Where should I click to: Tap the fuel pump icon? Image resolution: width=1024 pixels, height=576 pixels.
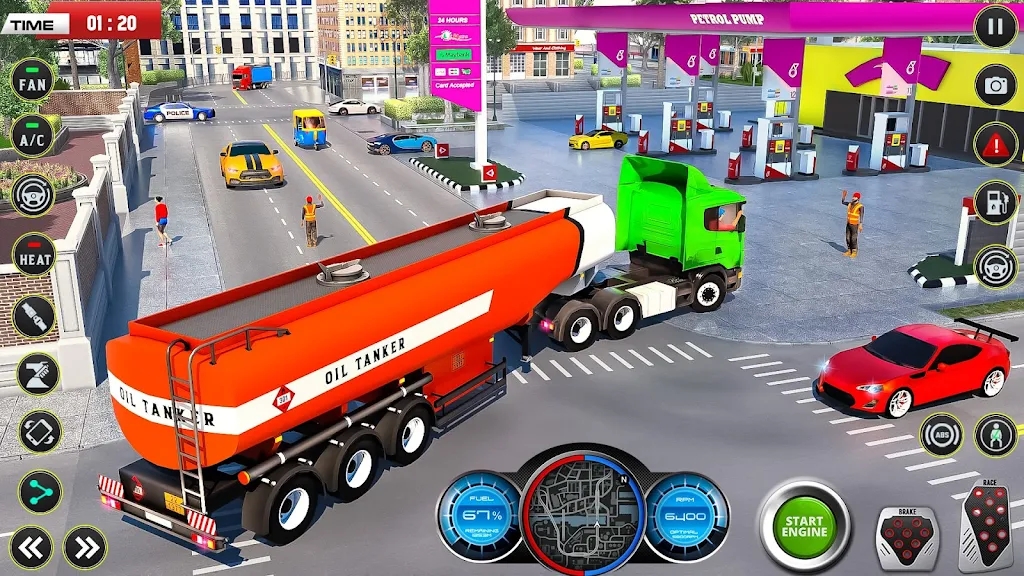[x=995, y=203]
